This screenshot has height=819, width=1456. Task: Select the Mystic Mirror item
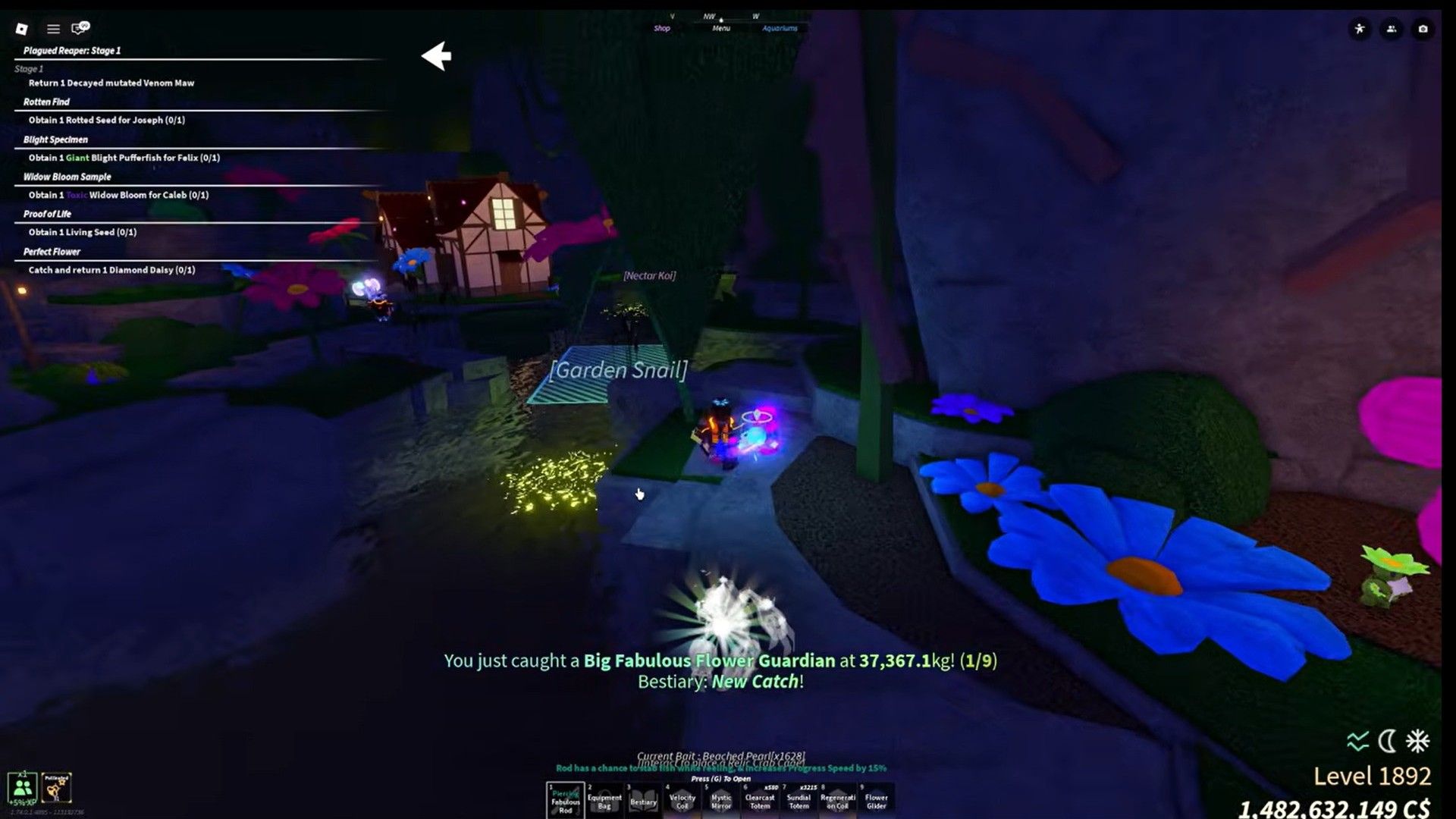click(x=722, y=800)
